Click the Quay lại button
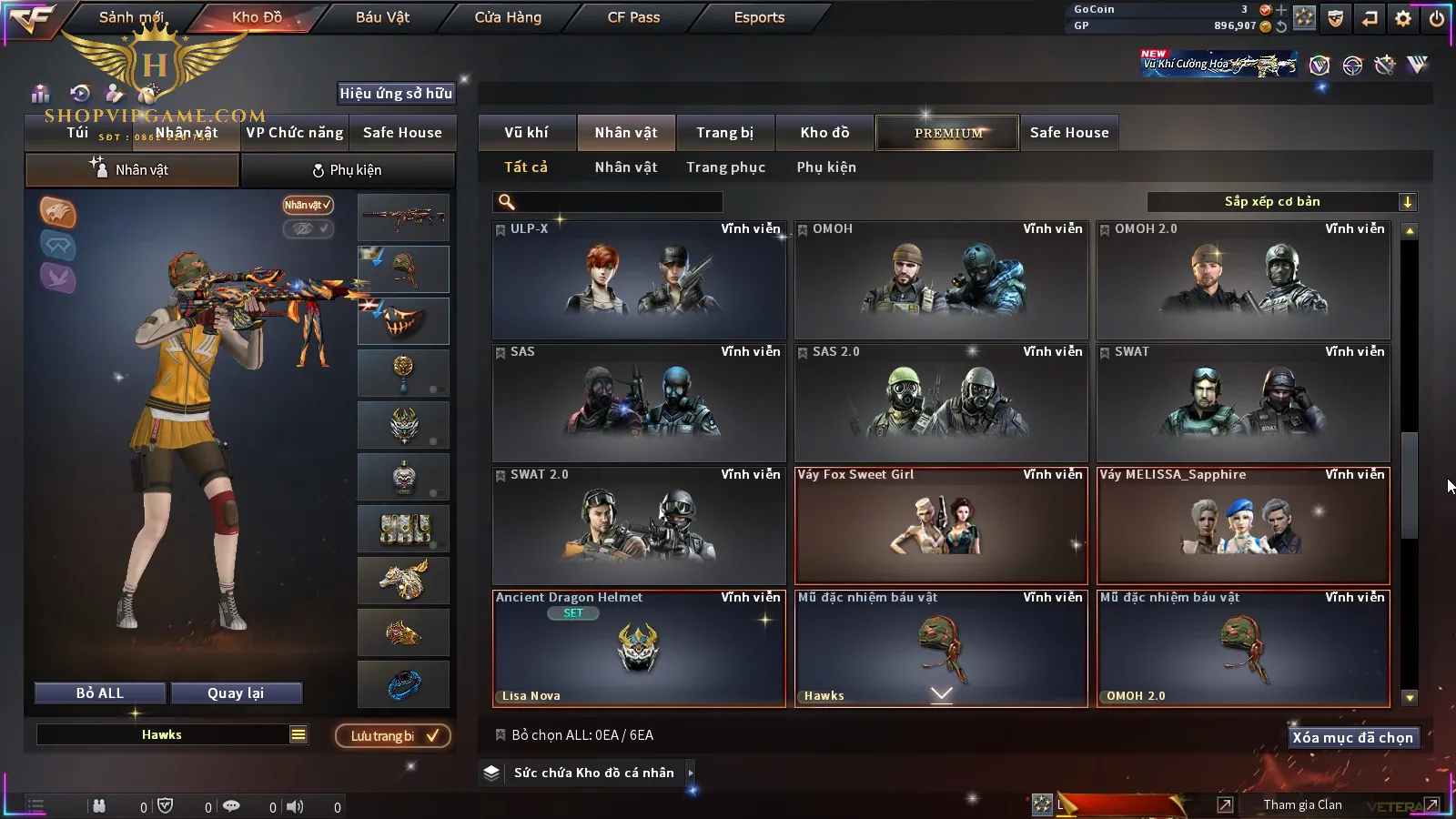The image size is (1456, 819). pos(236,693)
